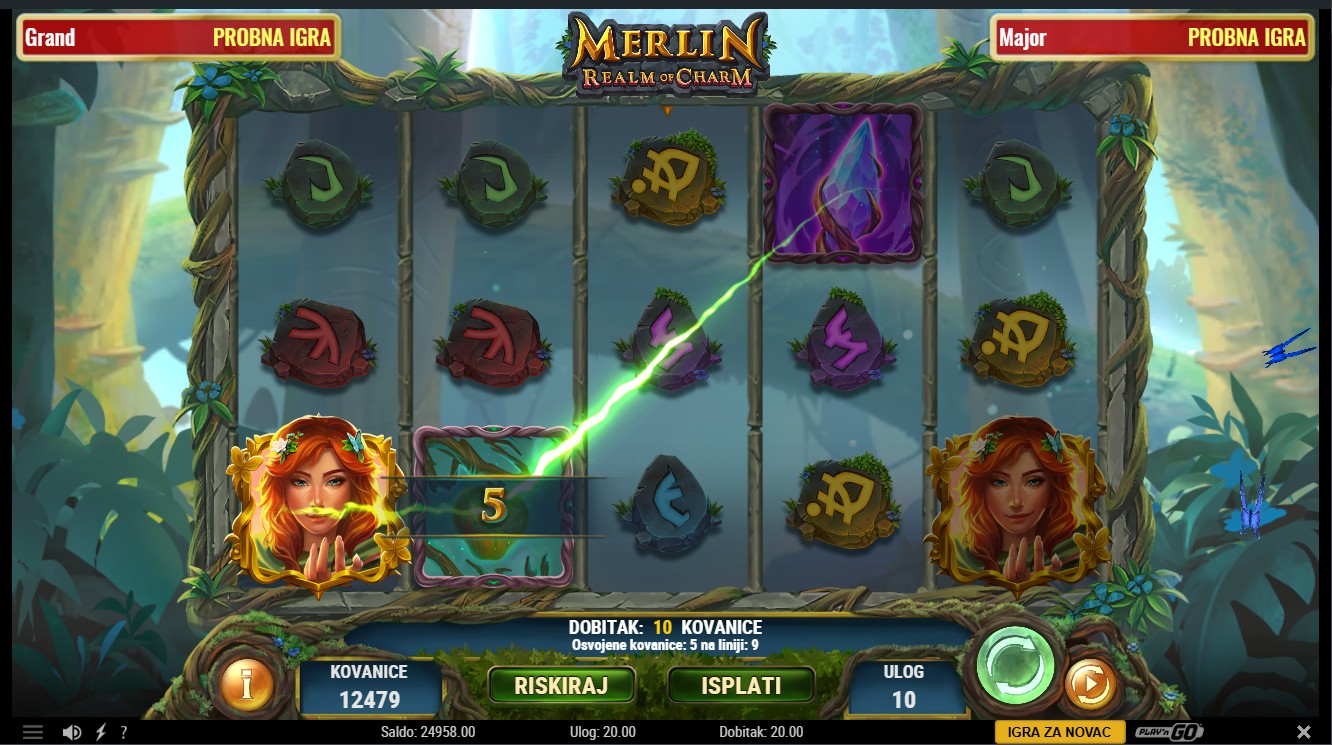Toggle the lightning bolt fast-play icon

(100, 732)
